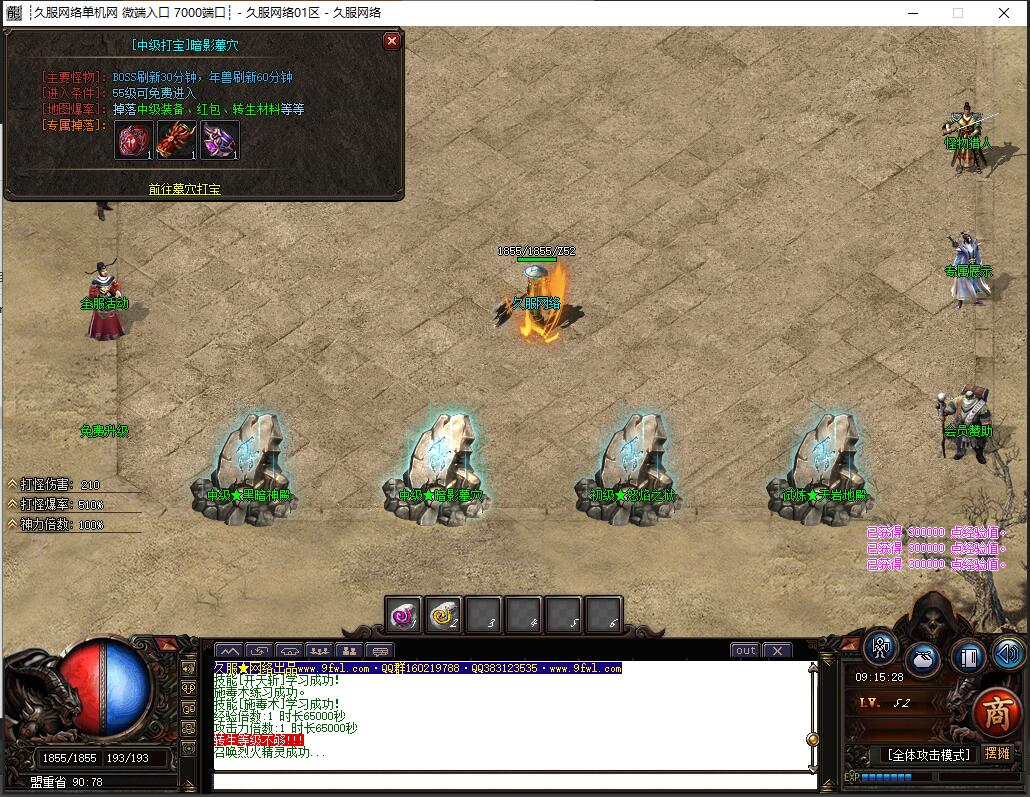Close the game window
This screenshot has width=1030, height=797.
pyautogui.click(x=1004, y=13)
